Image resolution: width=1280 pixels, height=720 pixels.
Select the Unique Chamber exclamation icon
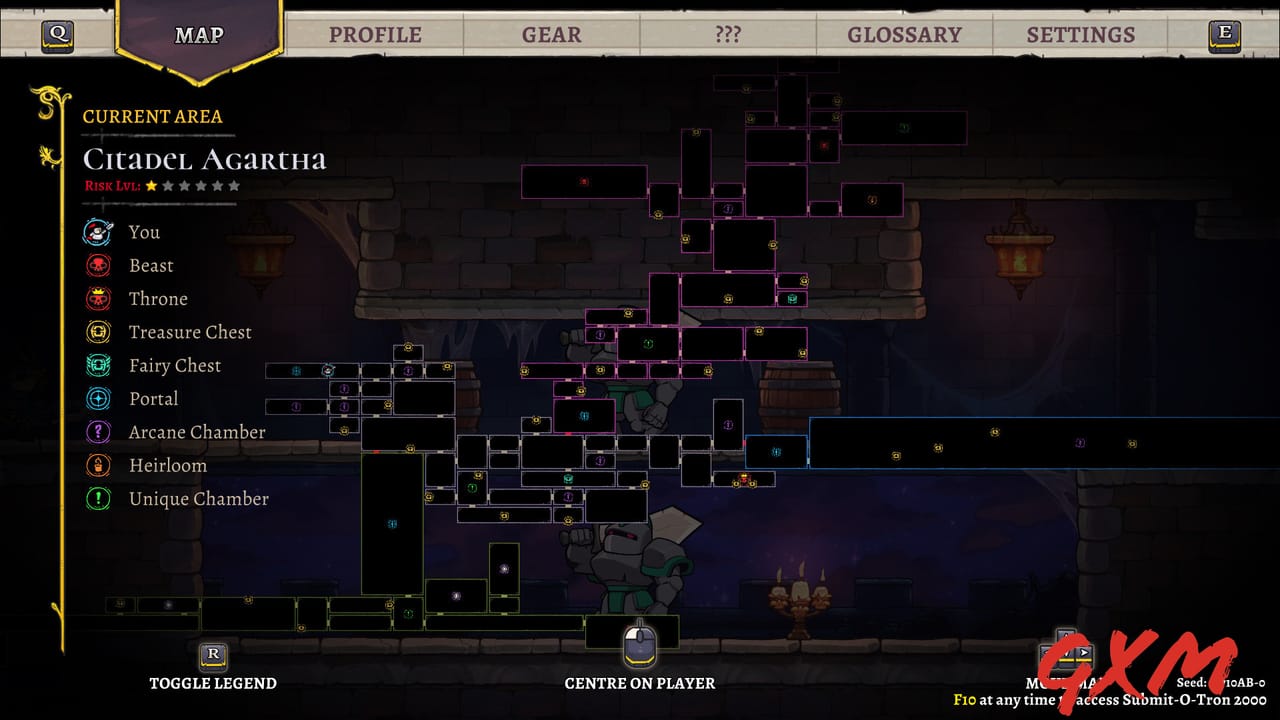pos(97,499)
